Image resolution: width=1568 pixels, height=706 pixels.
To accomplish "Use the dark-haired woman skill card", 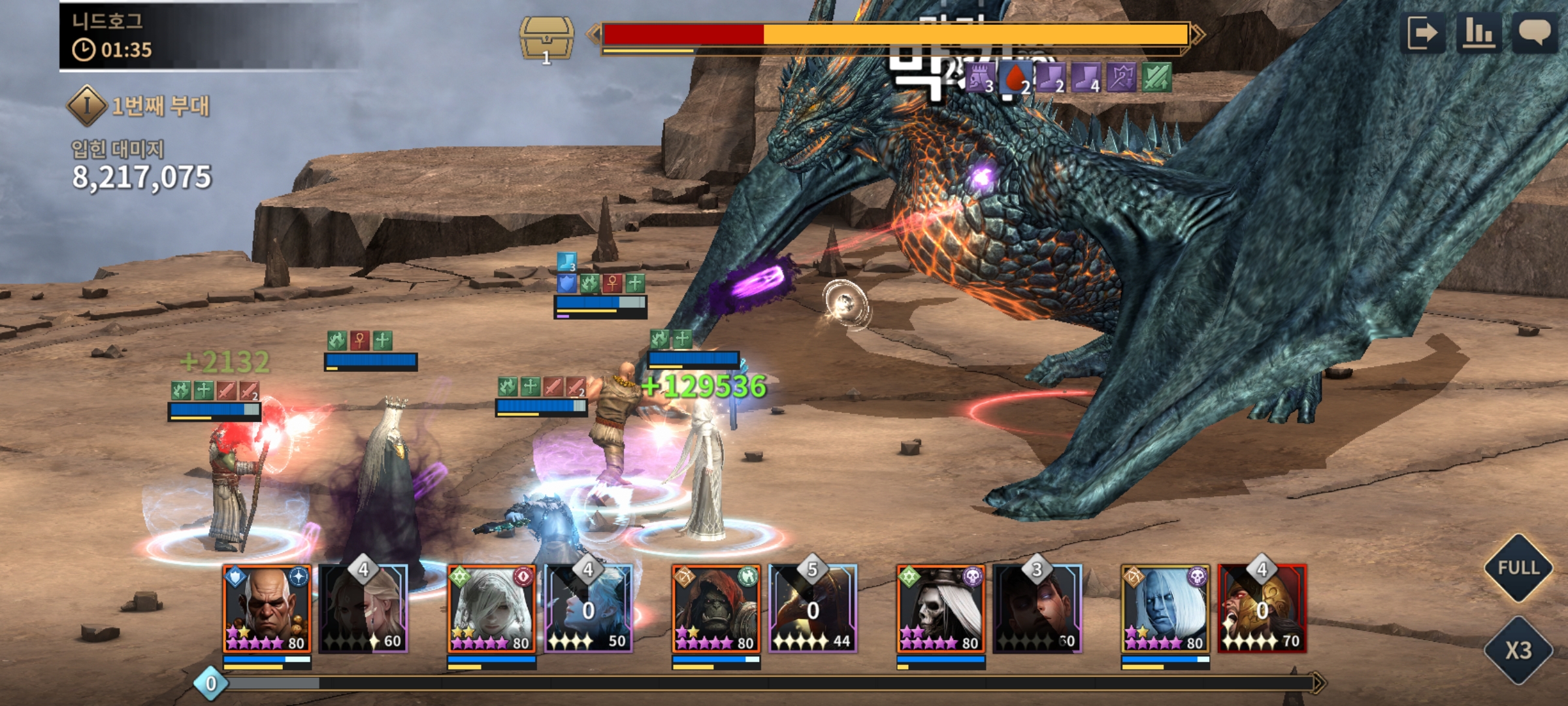I will (x=1037, y=609).
